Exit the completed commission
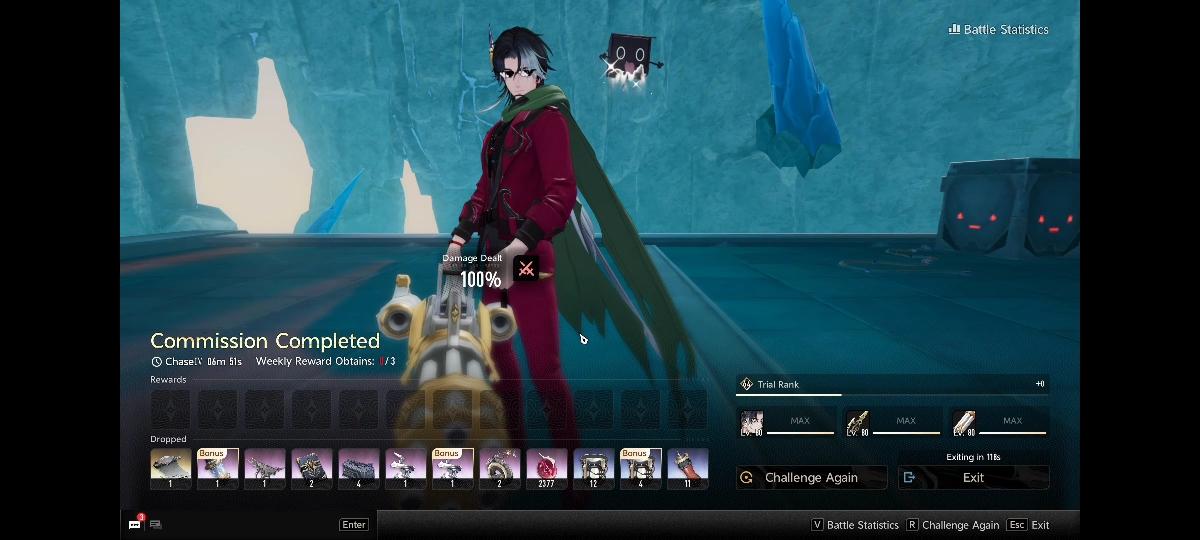 coord(973,478)
